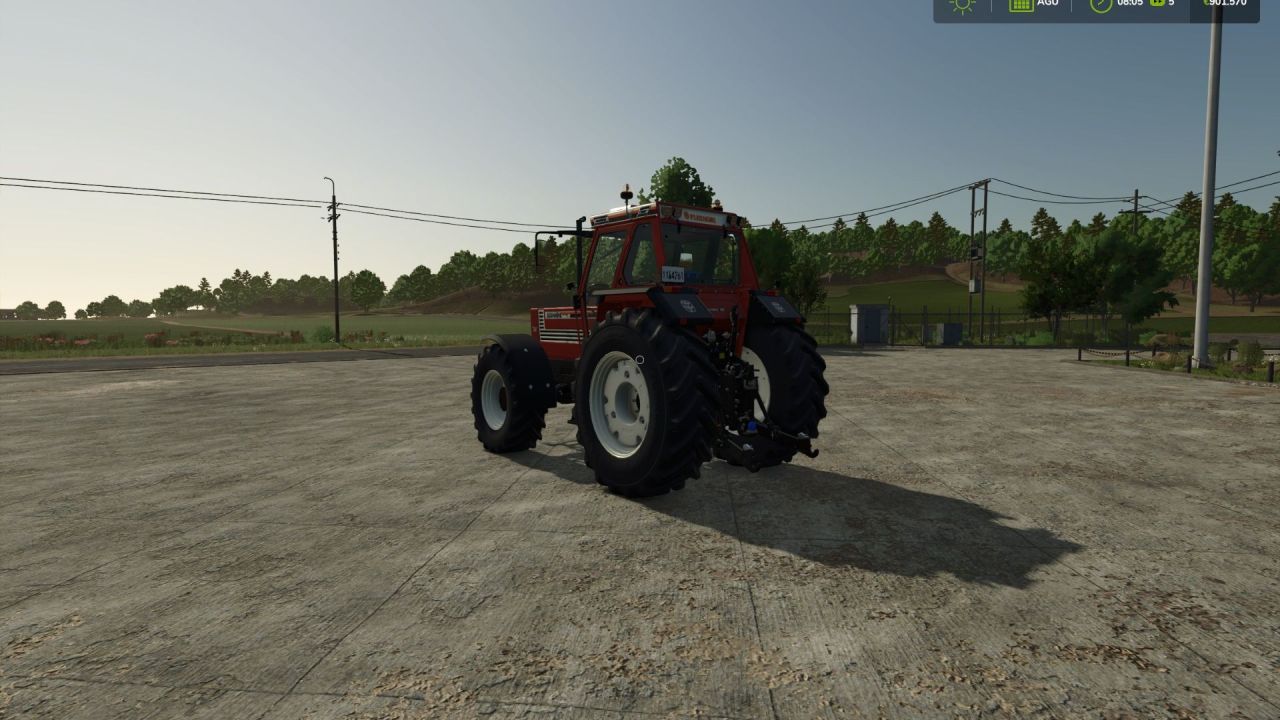Click the tractor's rear license plate
Image resolution: width=1280 pixels, height=720 pixels.
coord(673,273)
